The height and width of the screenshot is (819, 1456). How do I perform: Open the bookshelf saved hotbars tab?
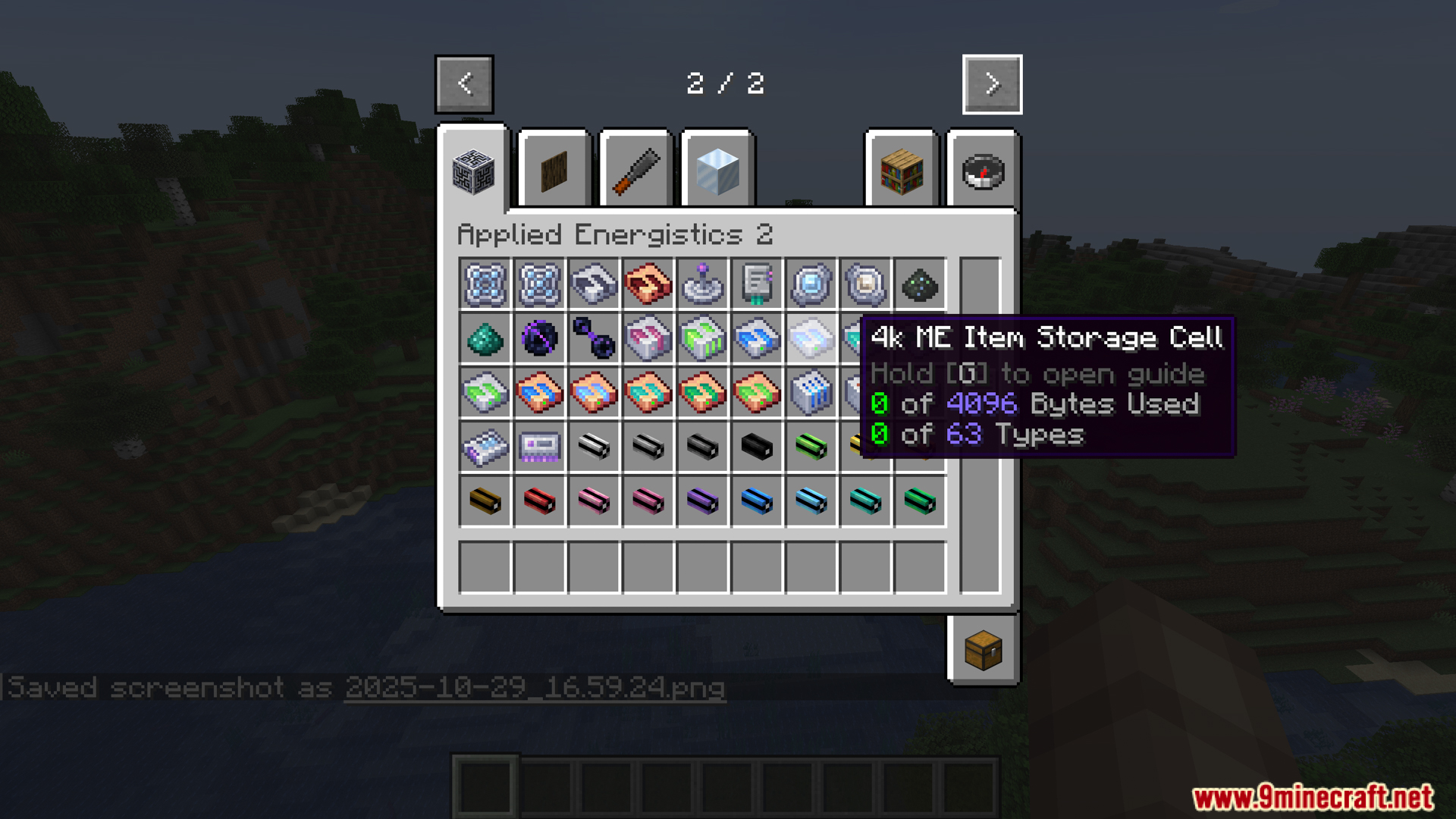902,171
